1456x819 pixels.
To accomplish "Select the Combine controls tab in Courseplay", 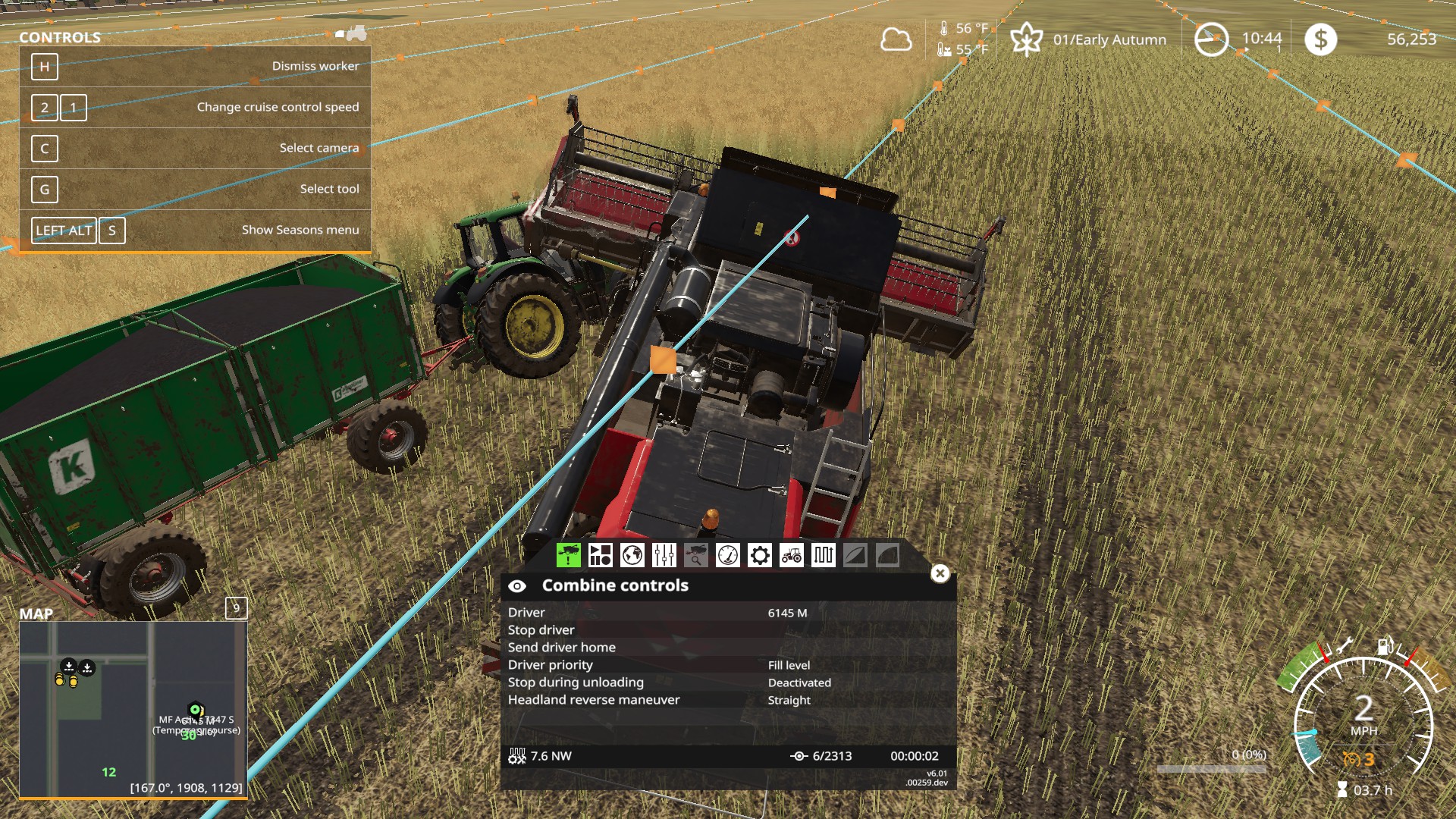I will 569,556.
